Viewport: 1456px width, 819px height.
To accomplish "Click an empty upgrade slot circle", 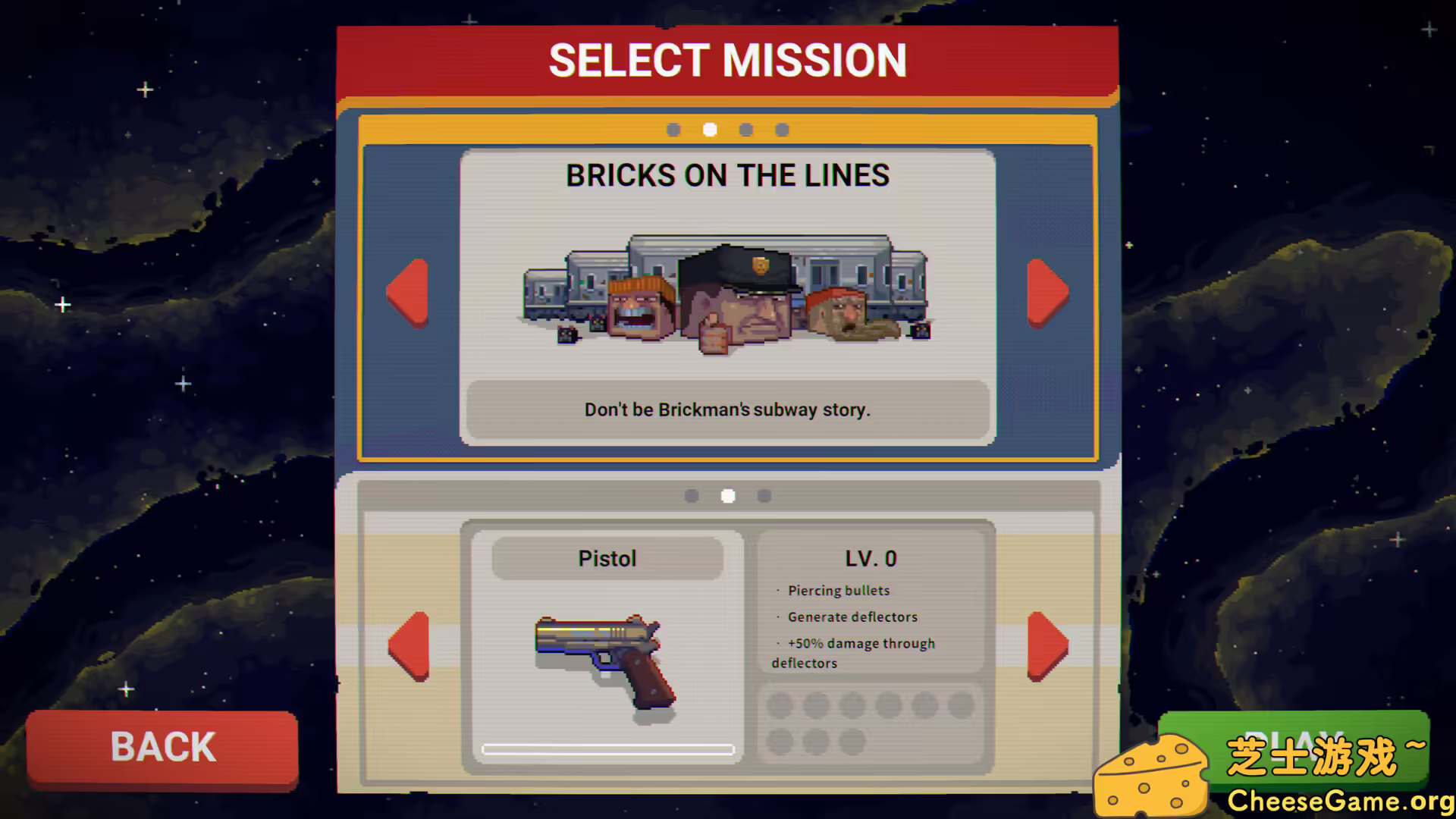I will coord(779,704).
